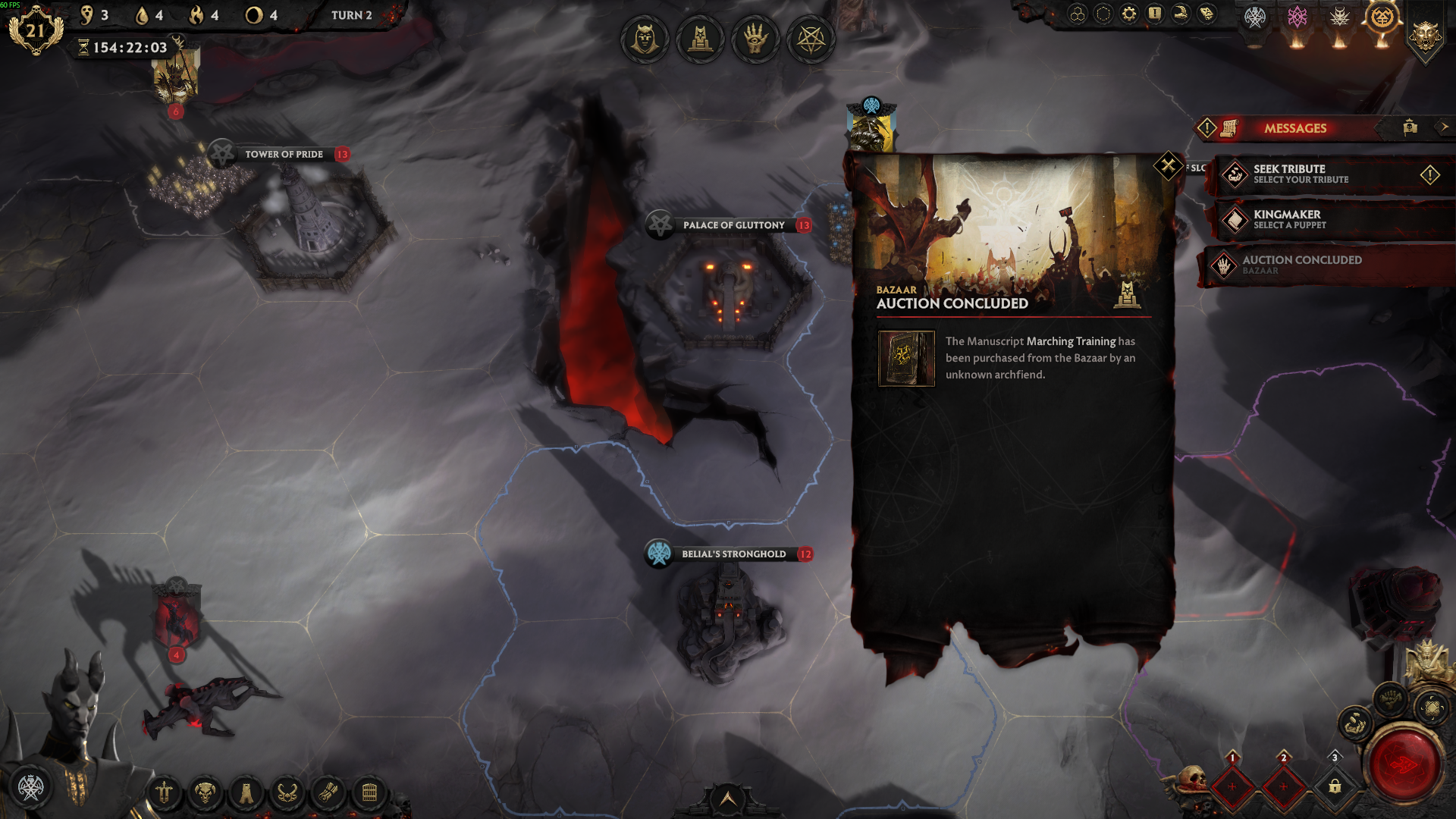This screenshot has height=819, width=1456.
Task: Open the cage gate icon in bottom bar
Action: [369, 794]
